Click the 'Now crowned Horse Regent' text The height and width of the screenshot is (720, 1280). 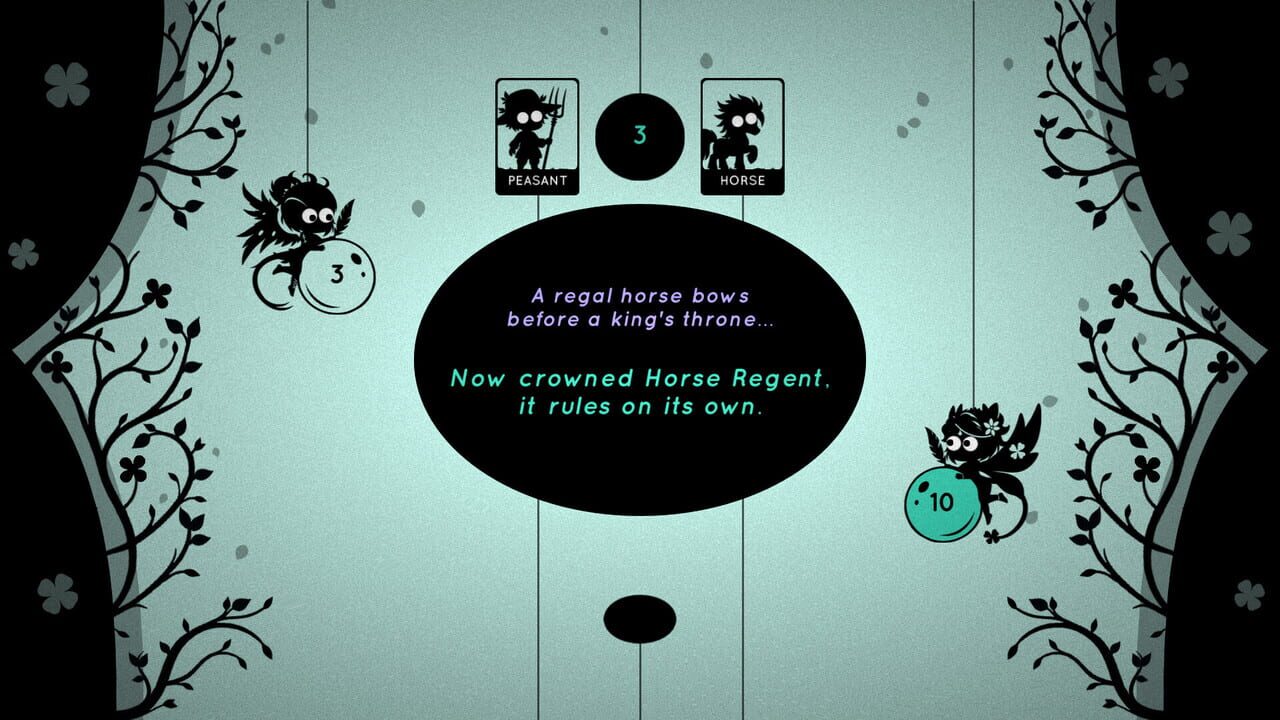(640, 380)
